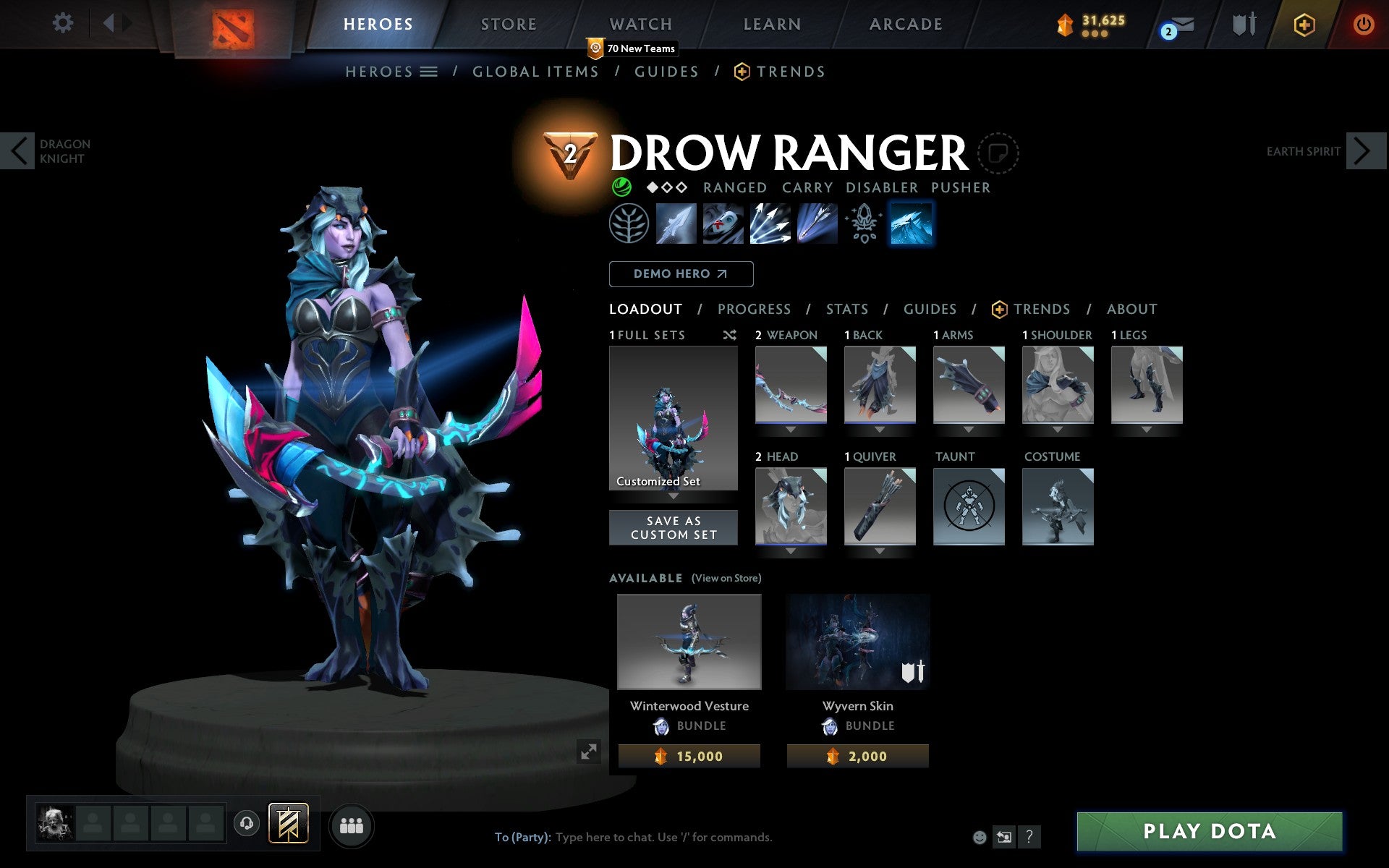Click the power button to exit
The image size is (1389, 868).
tap(1364, 24)
